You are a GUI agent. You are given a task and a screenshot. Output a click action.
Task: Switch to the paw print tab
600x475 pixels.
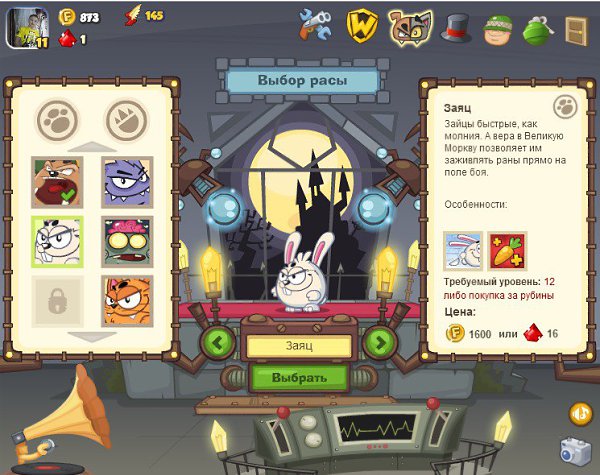click(x=57, y=120)
